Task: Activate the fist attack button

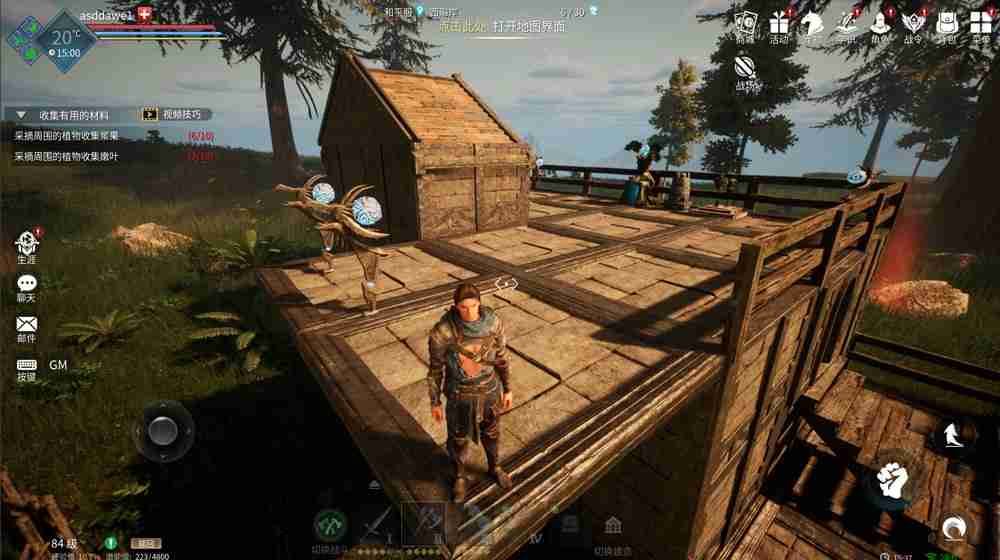Action: click(892, 482)
